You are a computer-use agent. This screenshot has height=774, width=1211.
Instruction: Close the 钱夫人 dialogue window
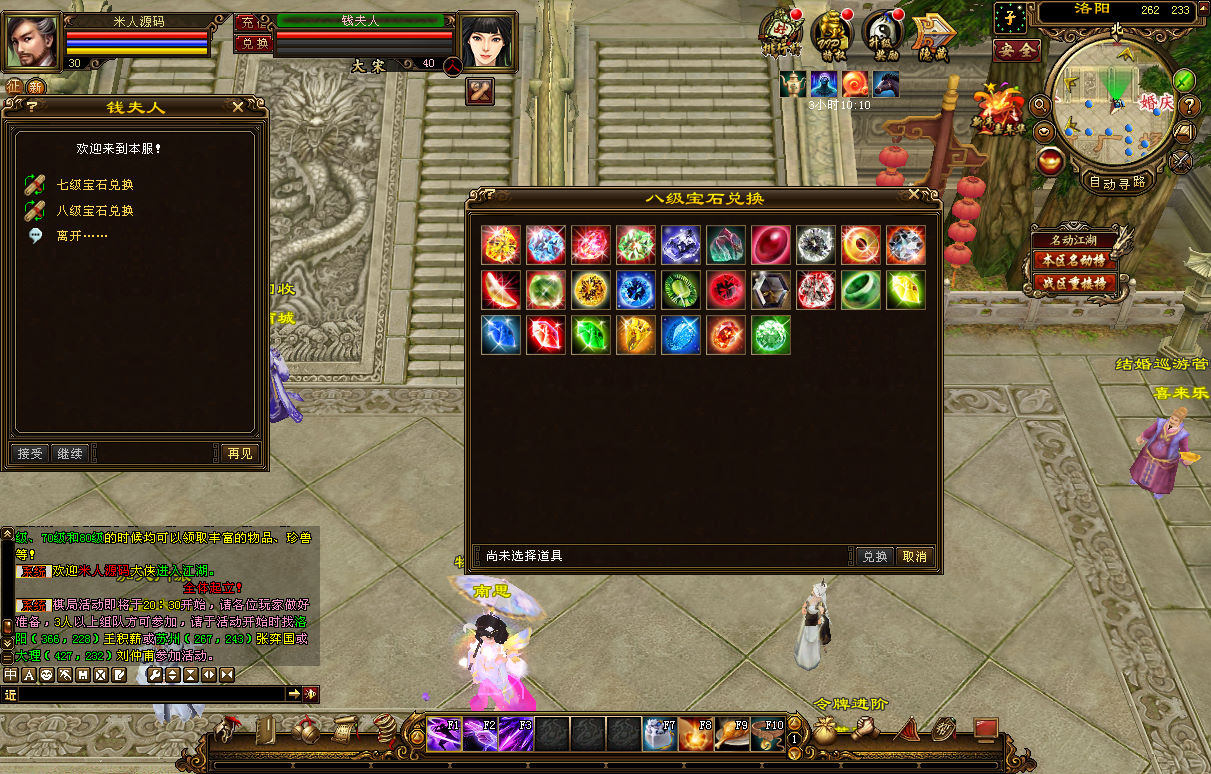pyautogui.click(x=237, y=106)
